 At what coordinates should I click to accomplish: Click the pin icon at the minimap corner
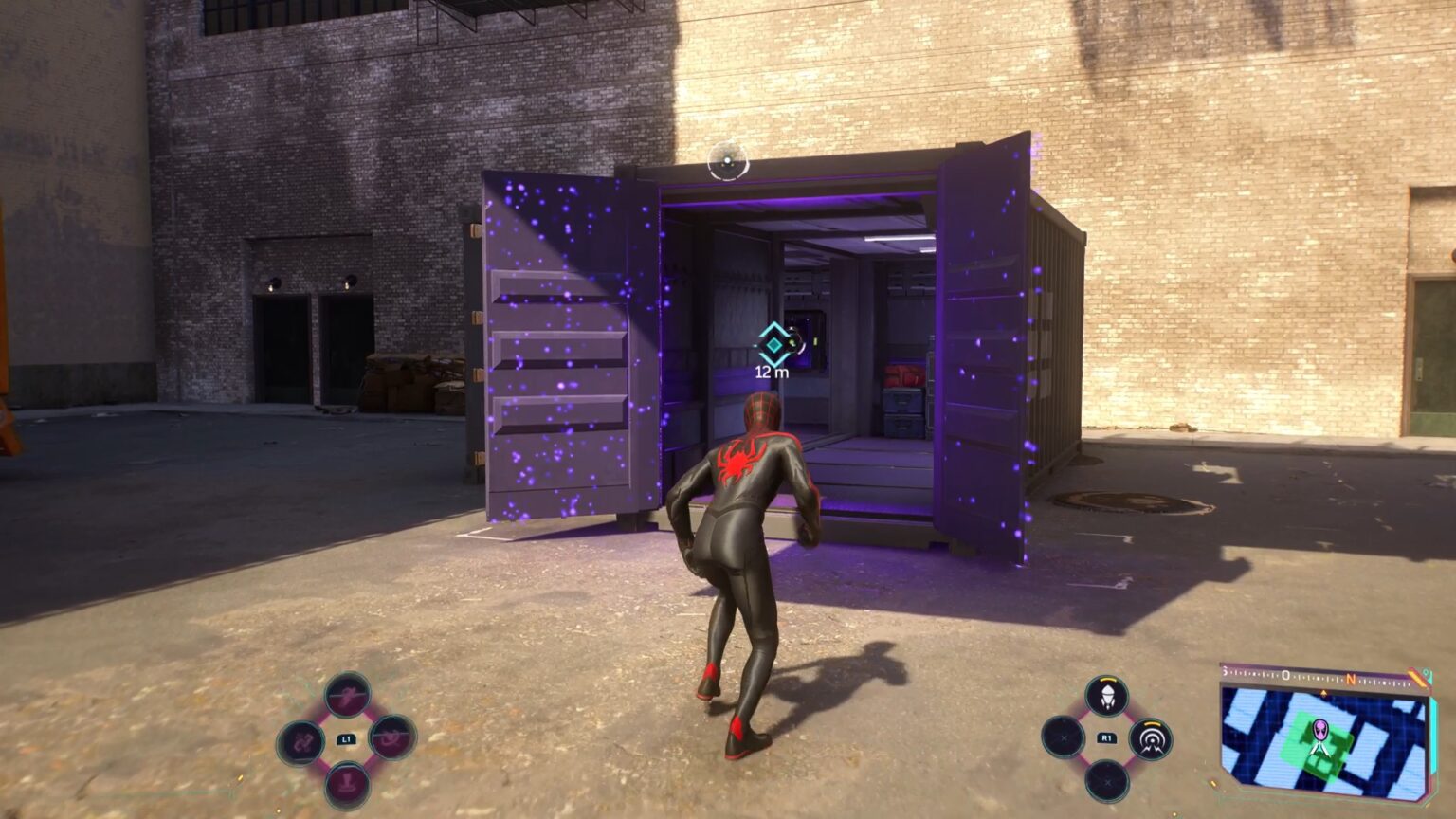[1427, 674]
